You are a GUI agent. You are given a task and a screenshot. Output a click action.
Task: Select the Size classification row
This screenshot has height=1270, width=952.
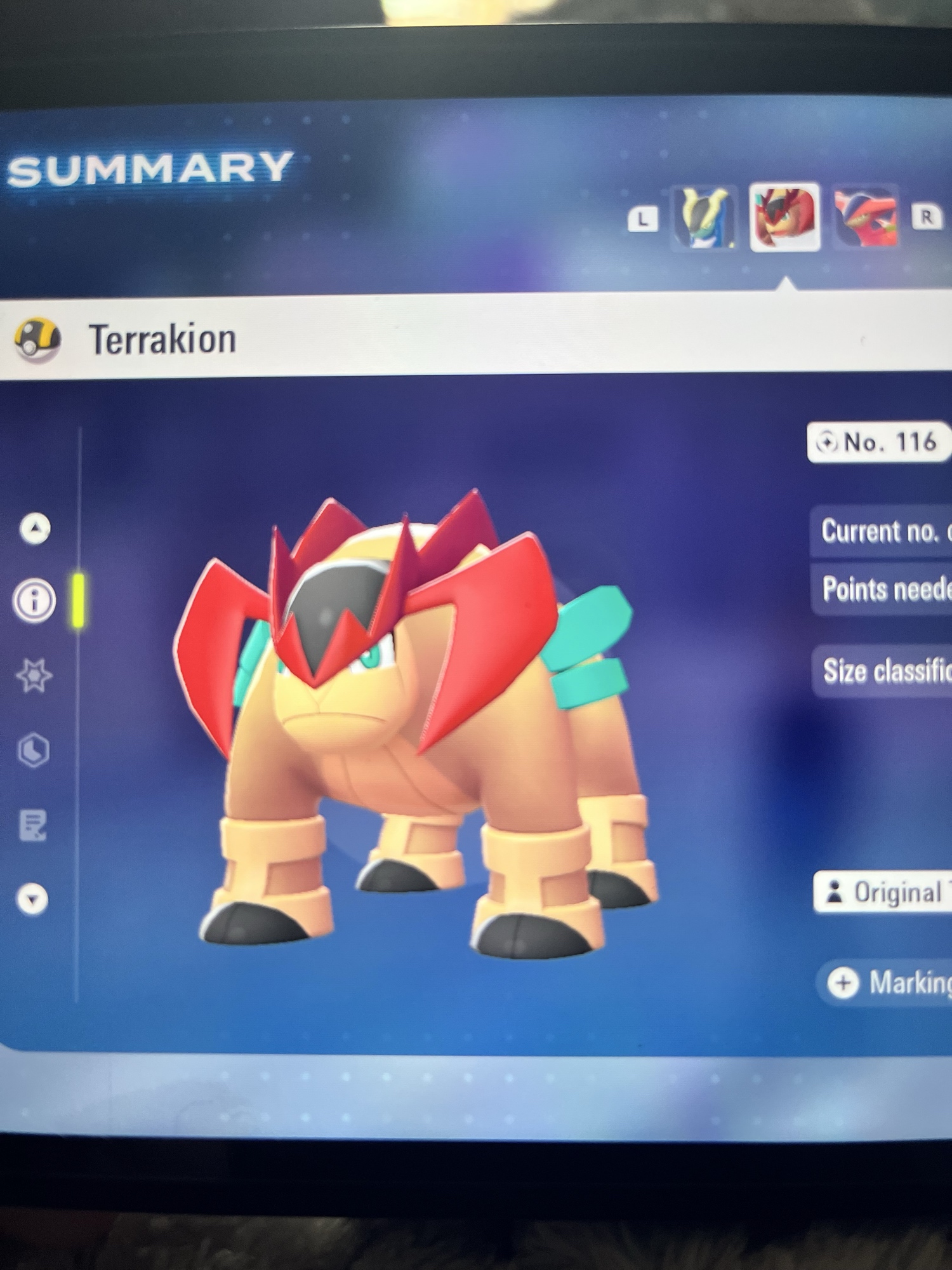point(883,671)
